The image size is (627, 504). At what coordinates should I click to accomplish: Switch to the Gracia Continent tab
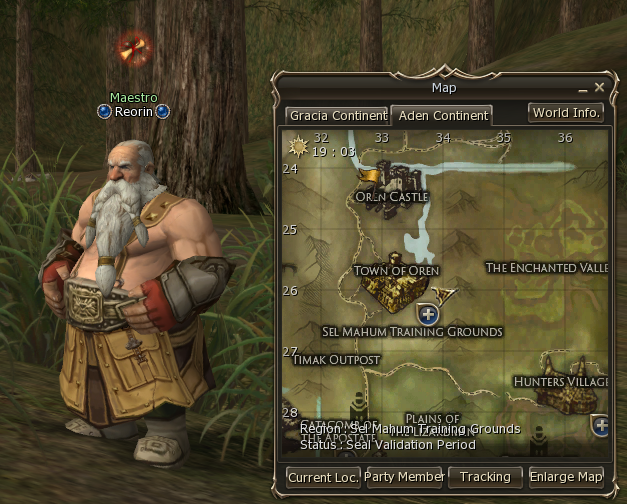click(x=337, y=116)
